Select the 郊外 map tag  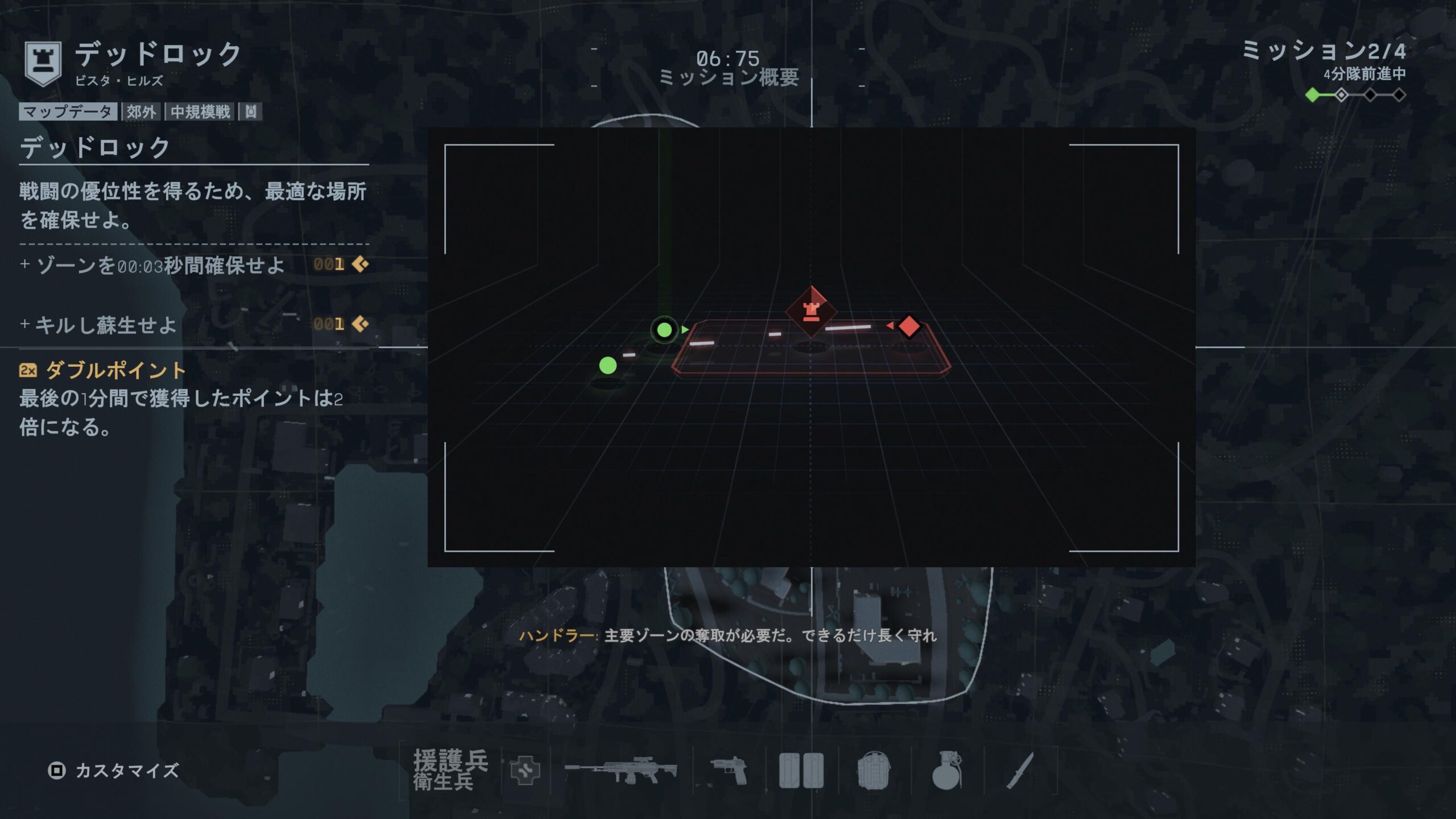coord(141,111)
